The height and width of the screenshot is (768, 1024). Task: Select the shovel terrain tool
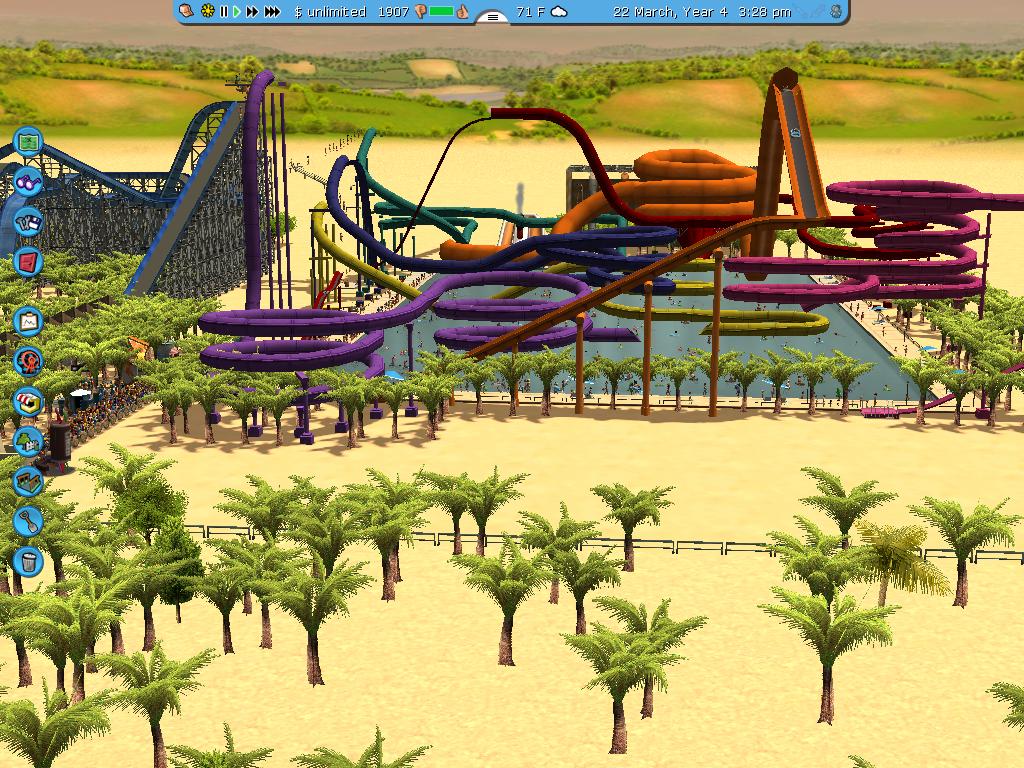(28, 521)
